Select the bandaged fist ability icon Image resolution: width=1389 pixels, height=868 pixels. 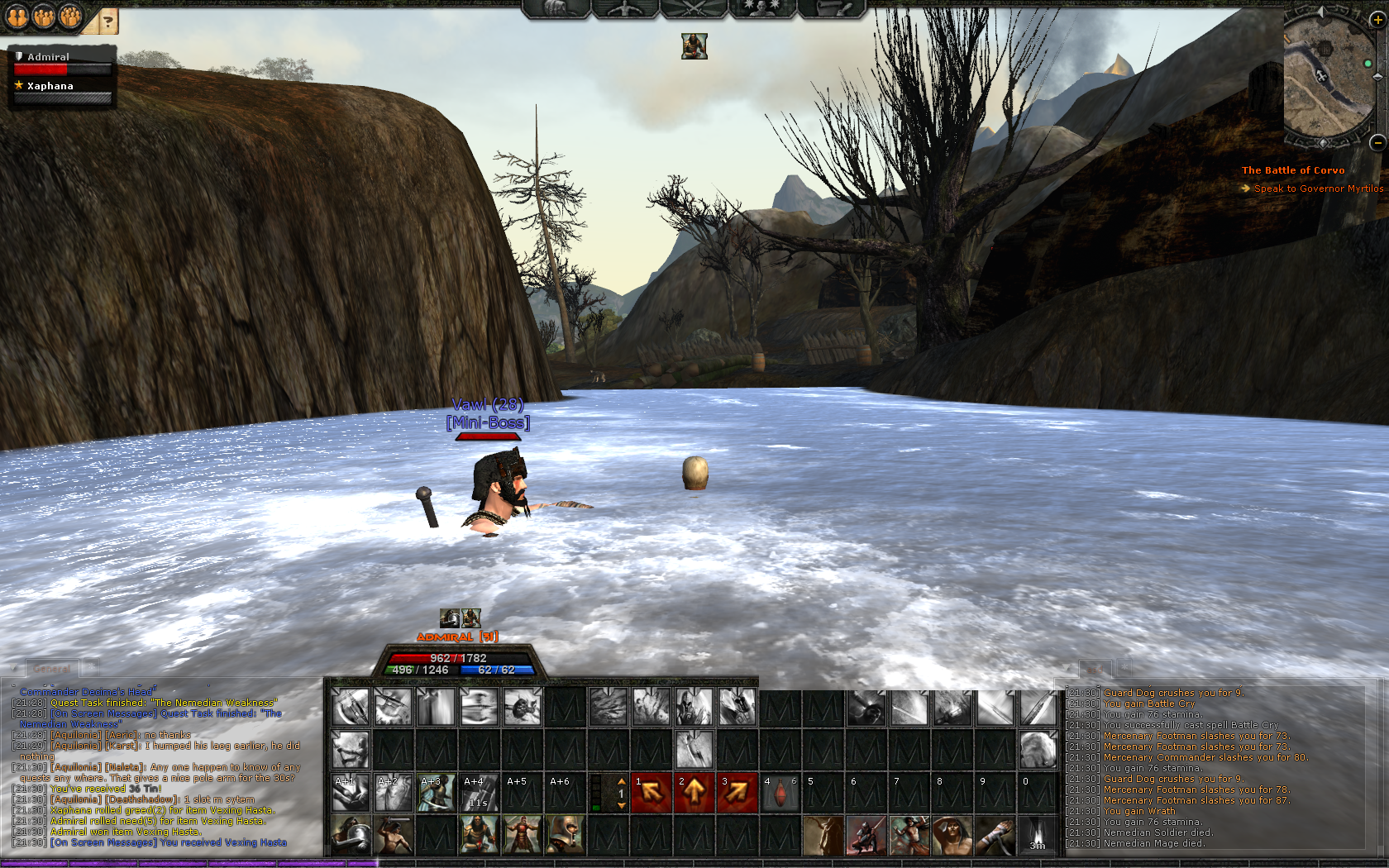995,835
